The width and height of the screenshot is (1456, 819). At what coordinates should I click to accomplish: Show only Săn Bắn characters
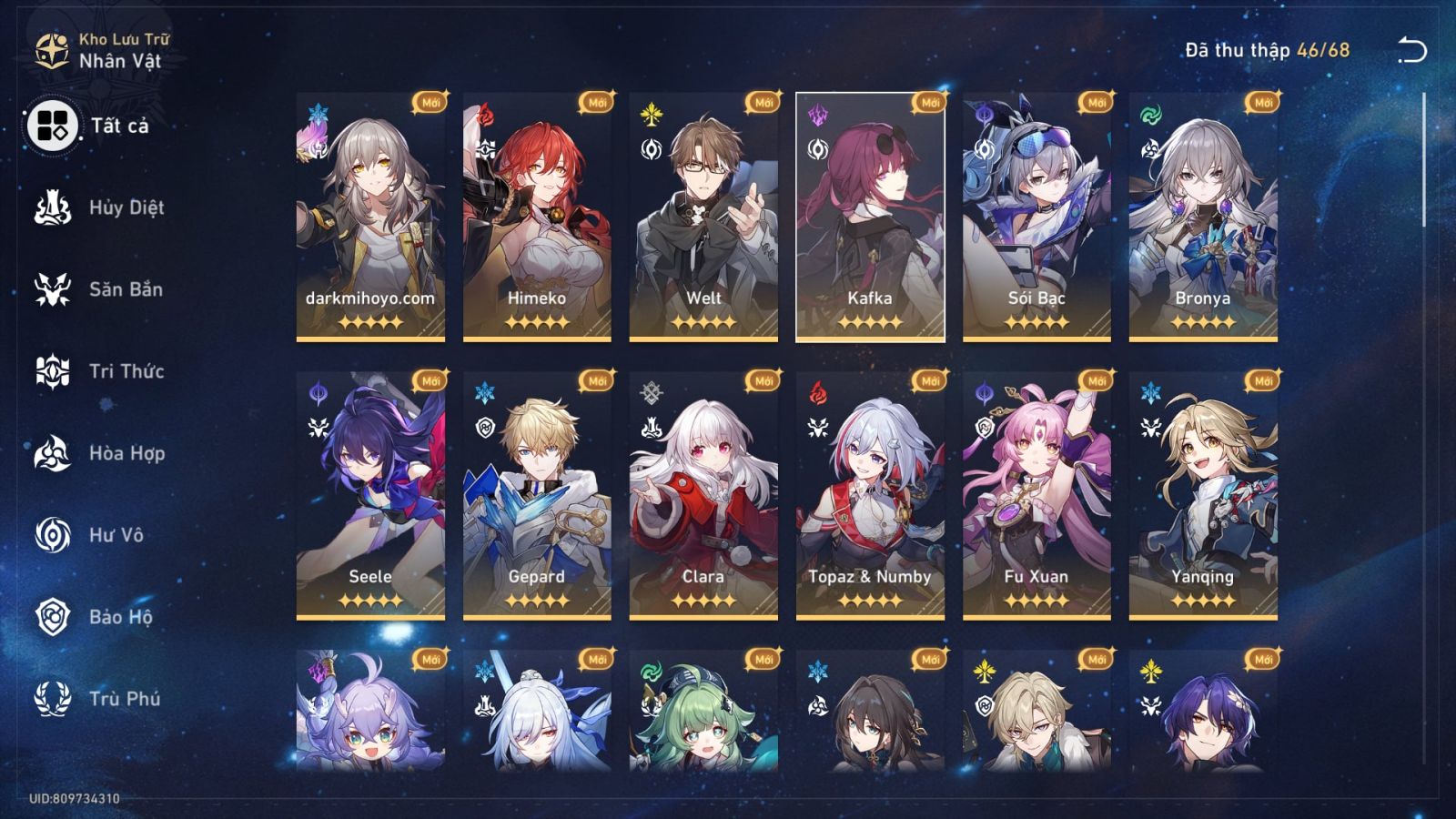click(100, 289)
